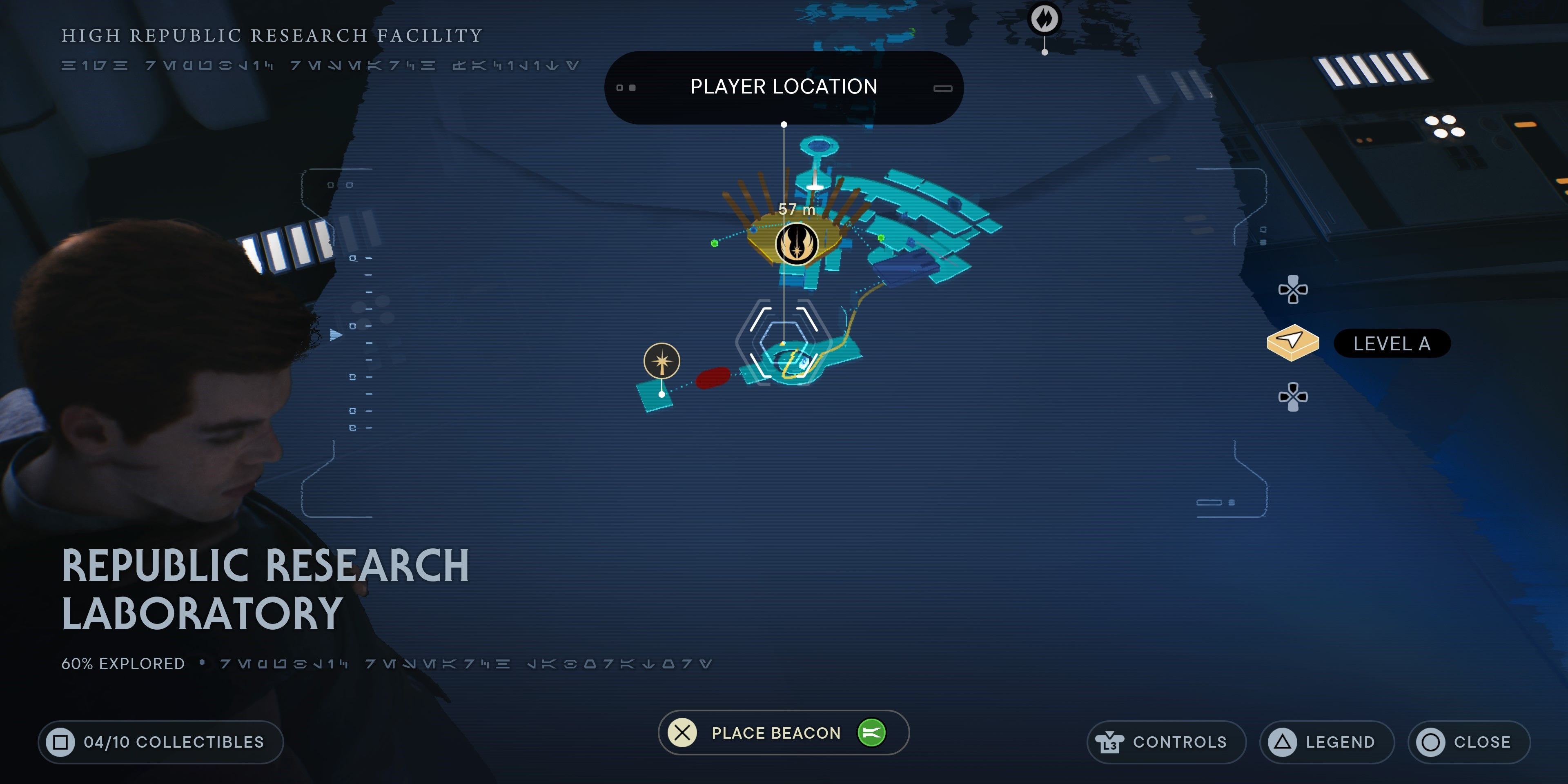Close the holomap screen
This screenshot has width=1568, height=784.
1468,742
